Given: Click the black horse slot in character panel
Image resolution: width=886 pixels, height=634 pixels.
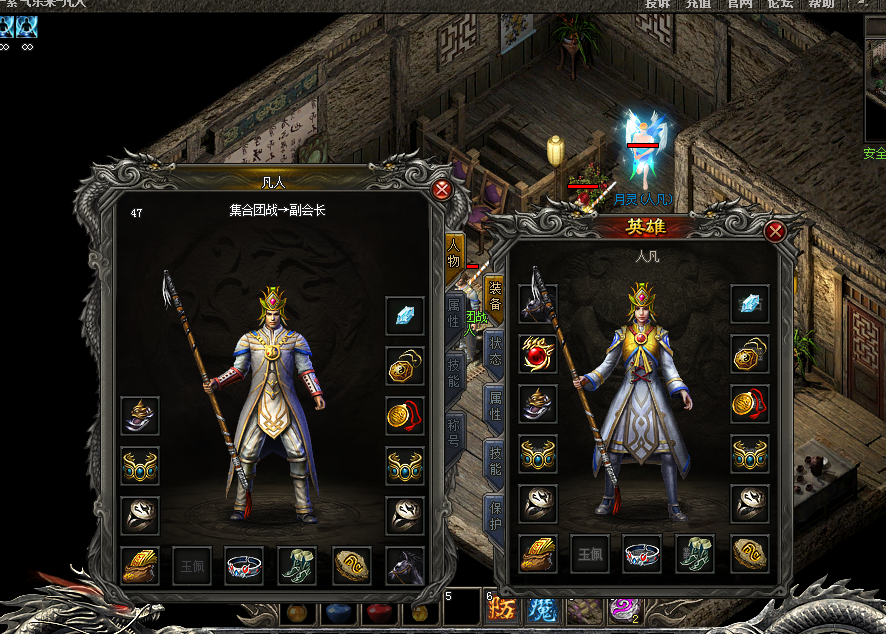Looking at the screenshot, I should point(405,566).
